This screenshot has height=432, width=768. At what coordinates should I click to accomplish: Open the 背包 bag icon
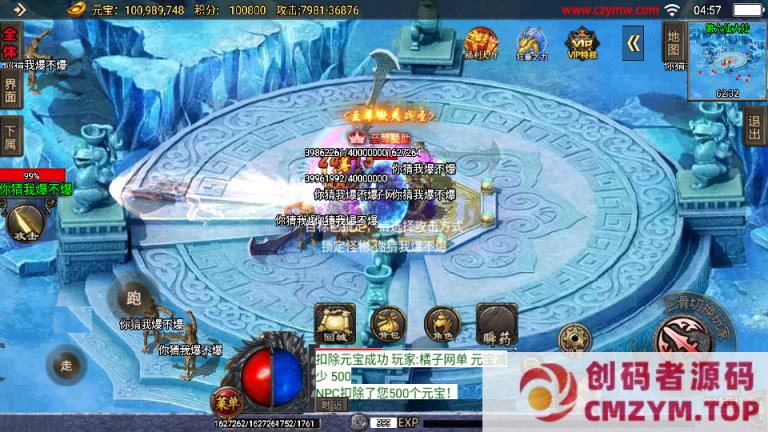coord(387,322)
